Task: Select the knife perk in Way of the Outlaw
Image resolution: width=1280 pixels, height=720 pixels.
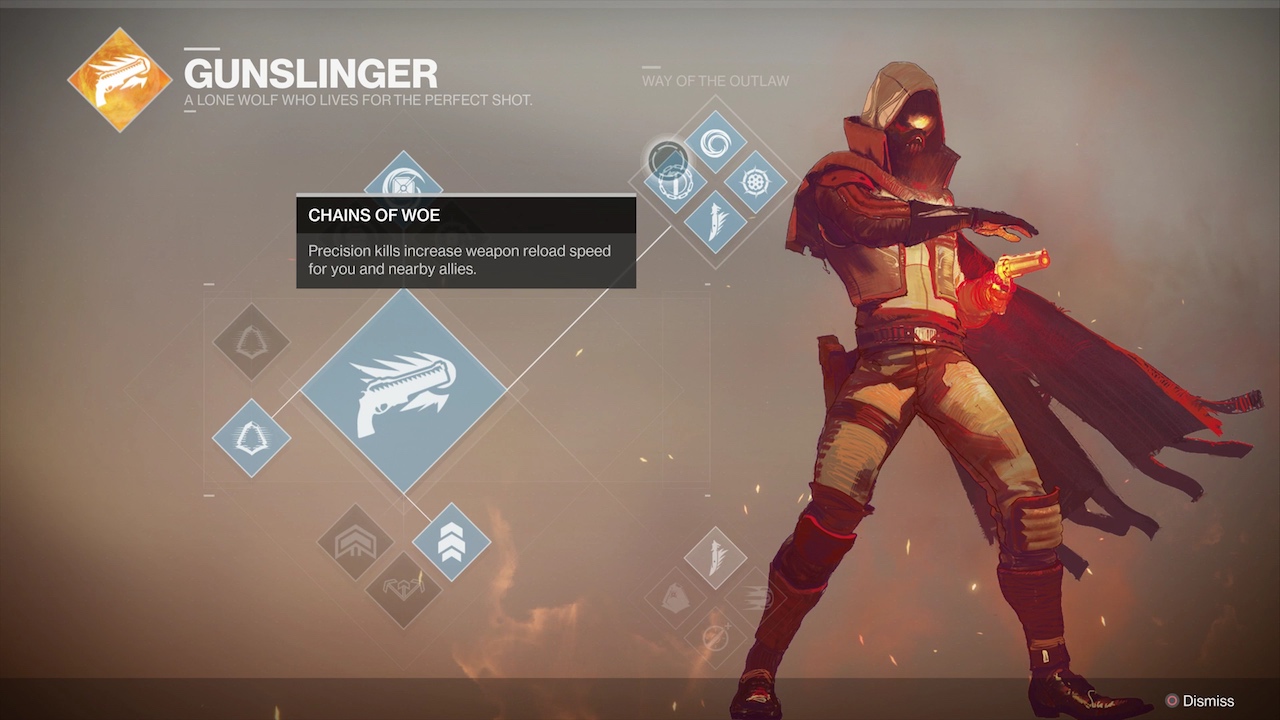Action: [x=715, y=222]
